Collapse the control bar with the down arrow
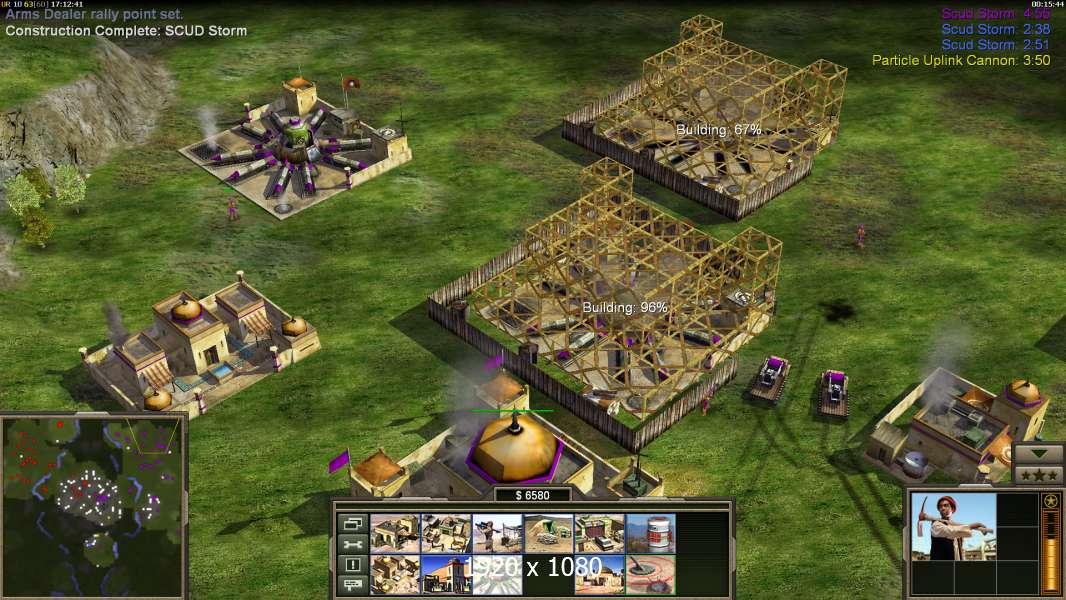 tap(1038, 453)
